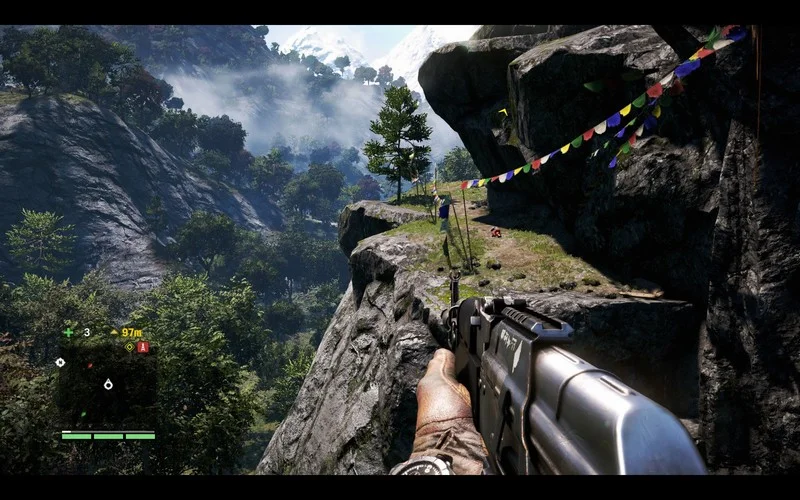Image resolution: width=800 pixels, height=500 pixels.
Task: Select the white player arrow on minimap
Action: (x=108, y=384)
